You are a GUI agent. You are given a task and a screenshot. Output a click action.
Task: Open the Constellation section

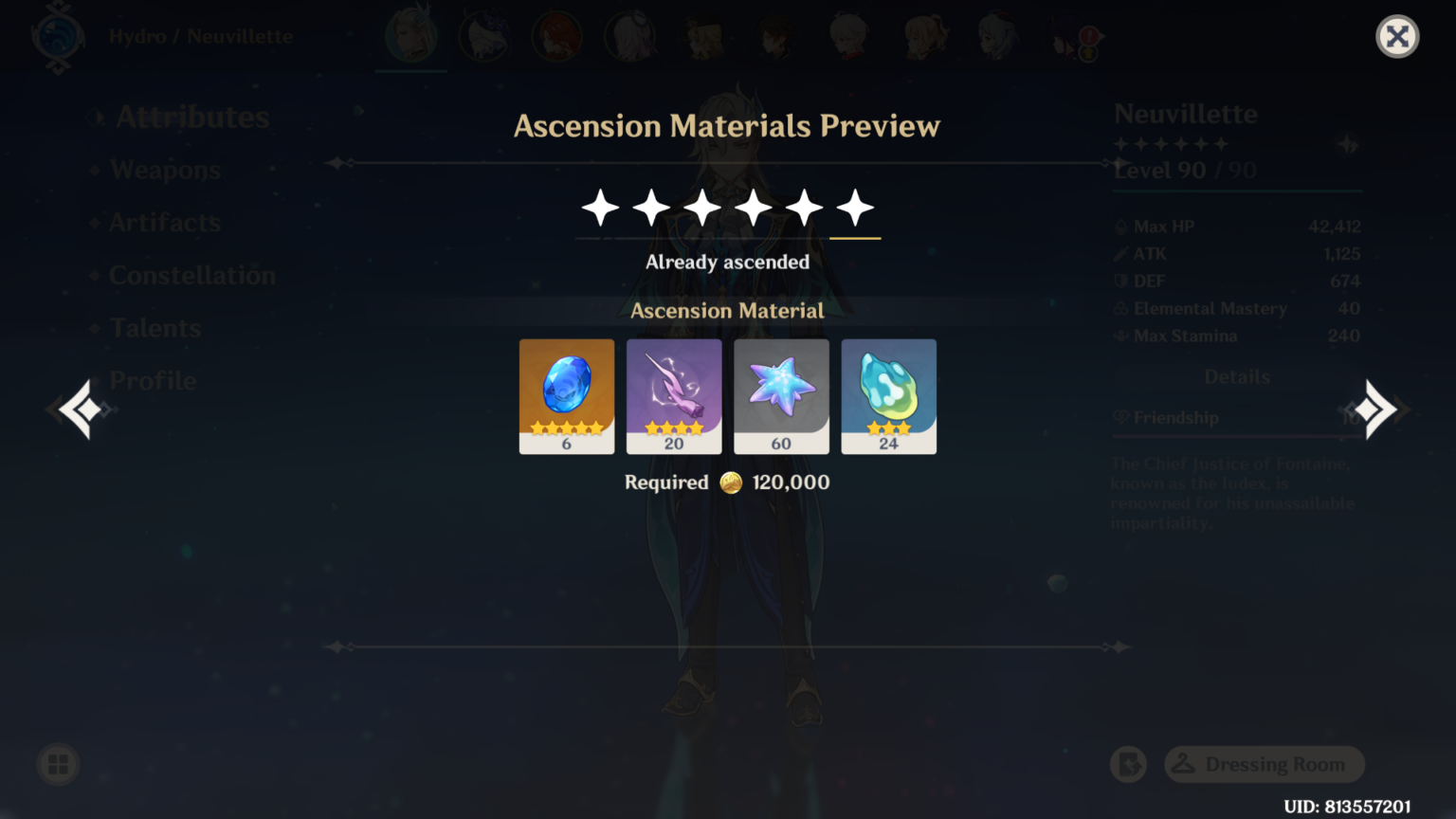click(192, 275)
